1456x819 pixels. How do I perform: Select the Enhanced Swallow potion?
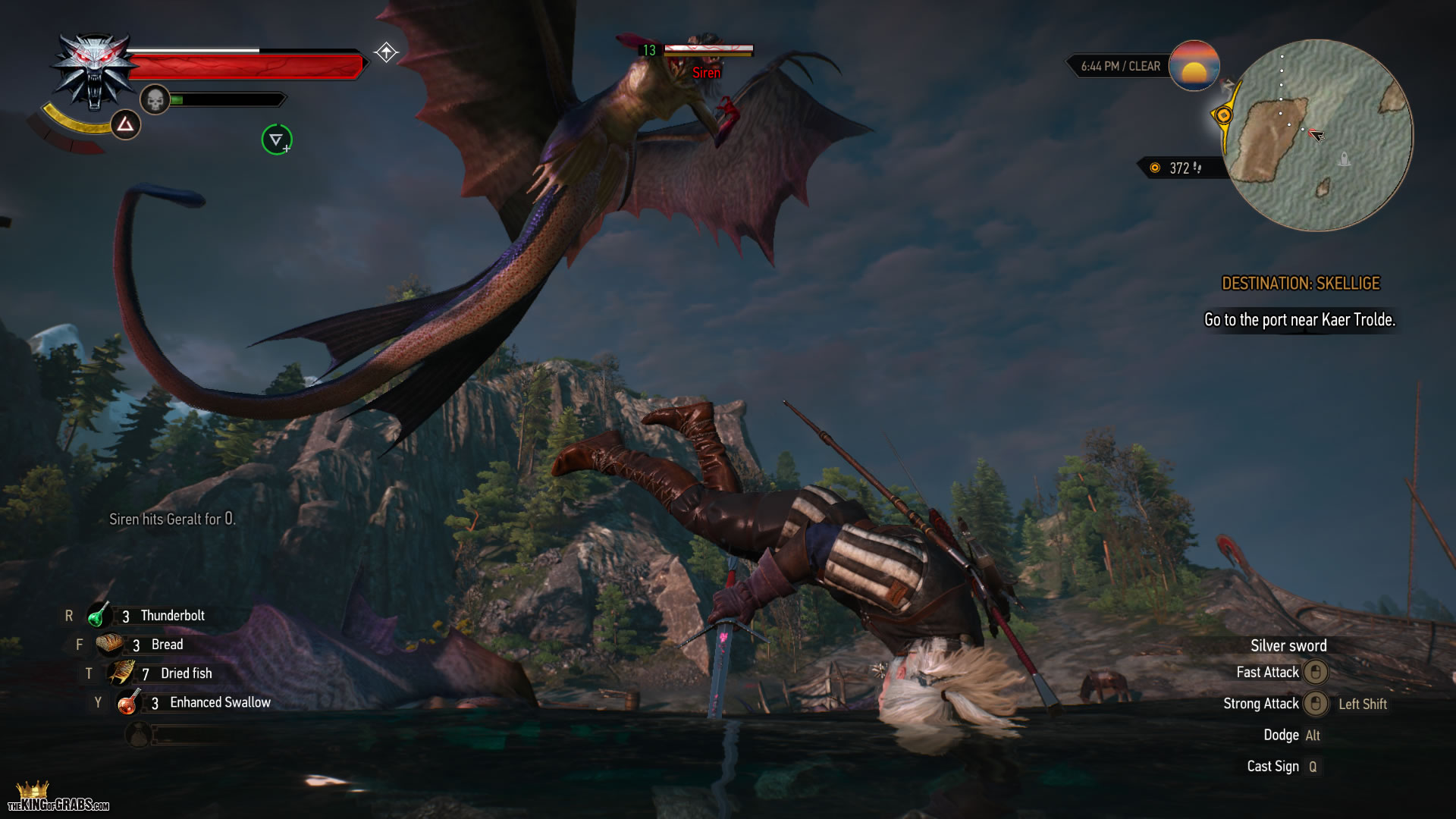click(x=128, y=703)
